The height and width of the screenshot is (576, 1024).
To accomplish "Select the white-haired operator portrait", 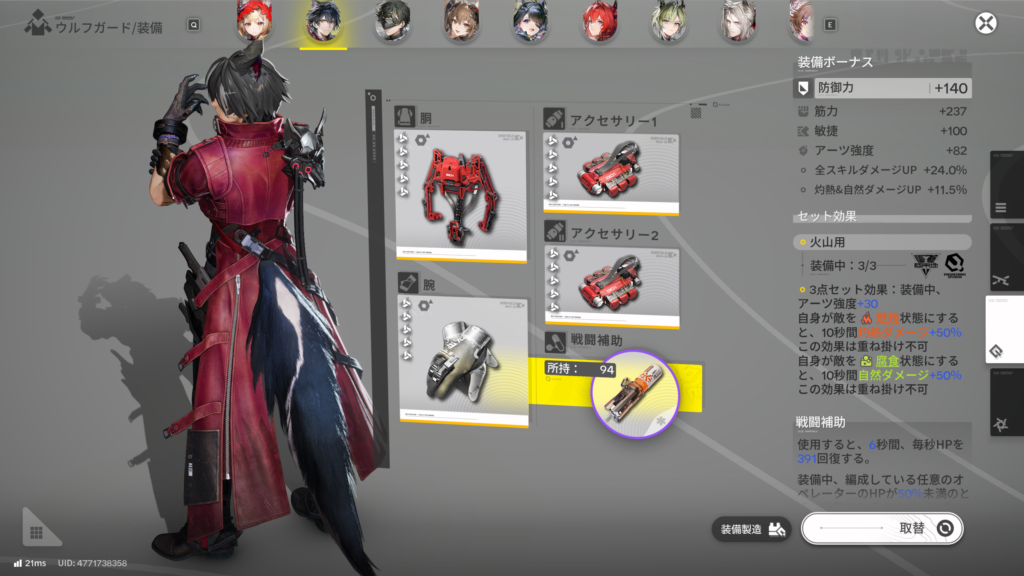I will [x=736, y=22].
